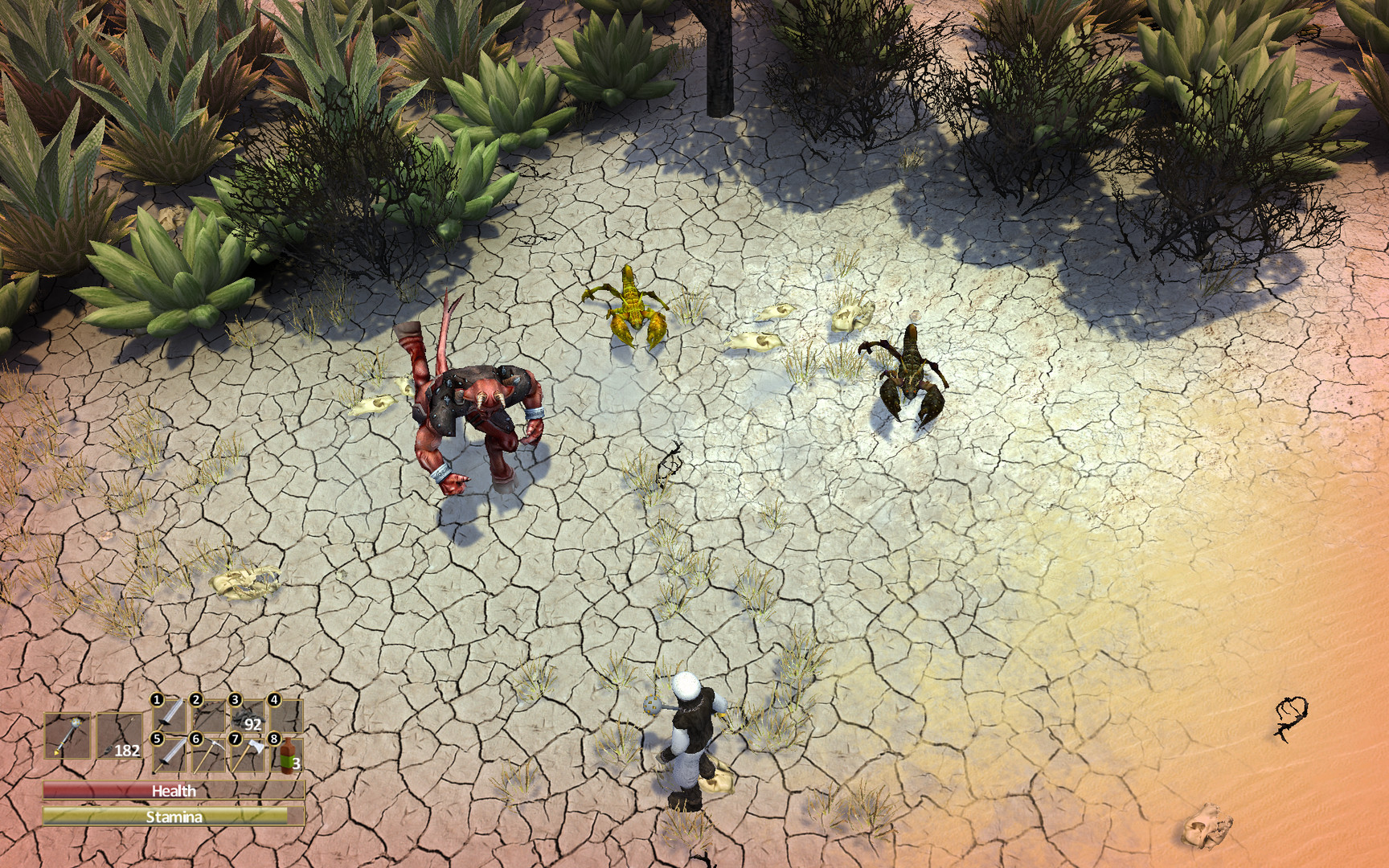This screenshot has height=868, width=1389.
Task: Click the arrow ammo slot showing 182
Action: pos(121,735)
